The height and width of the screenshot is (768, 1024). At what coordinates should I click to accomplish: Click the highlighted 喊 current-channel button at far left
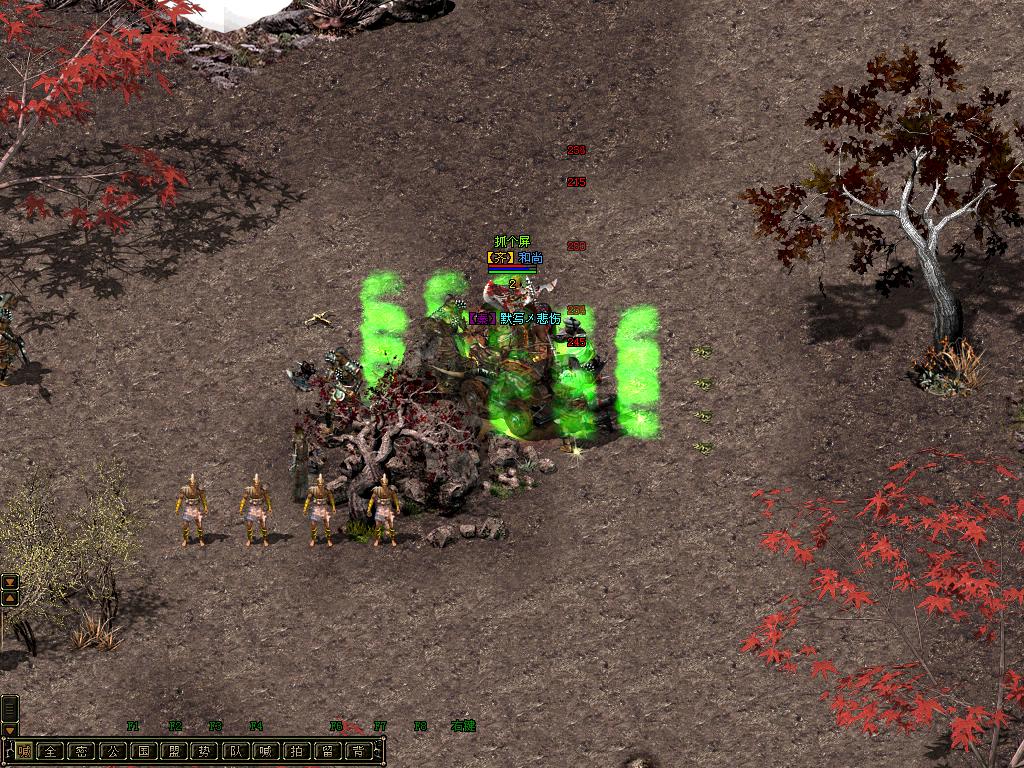coord(24,751)
